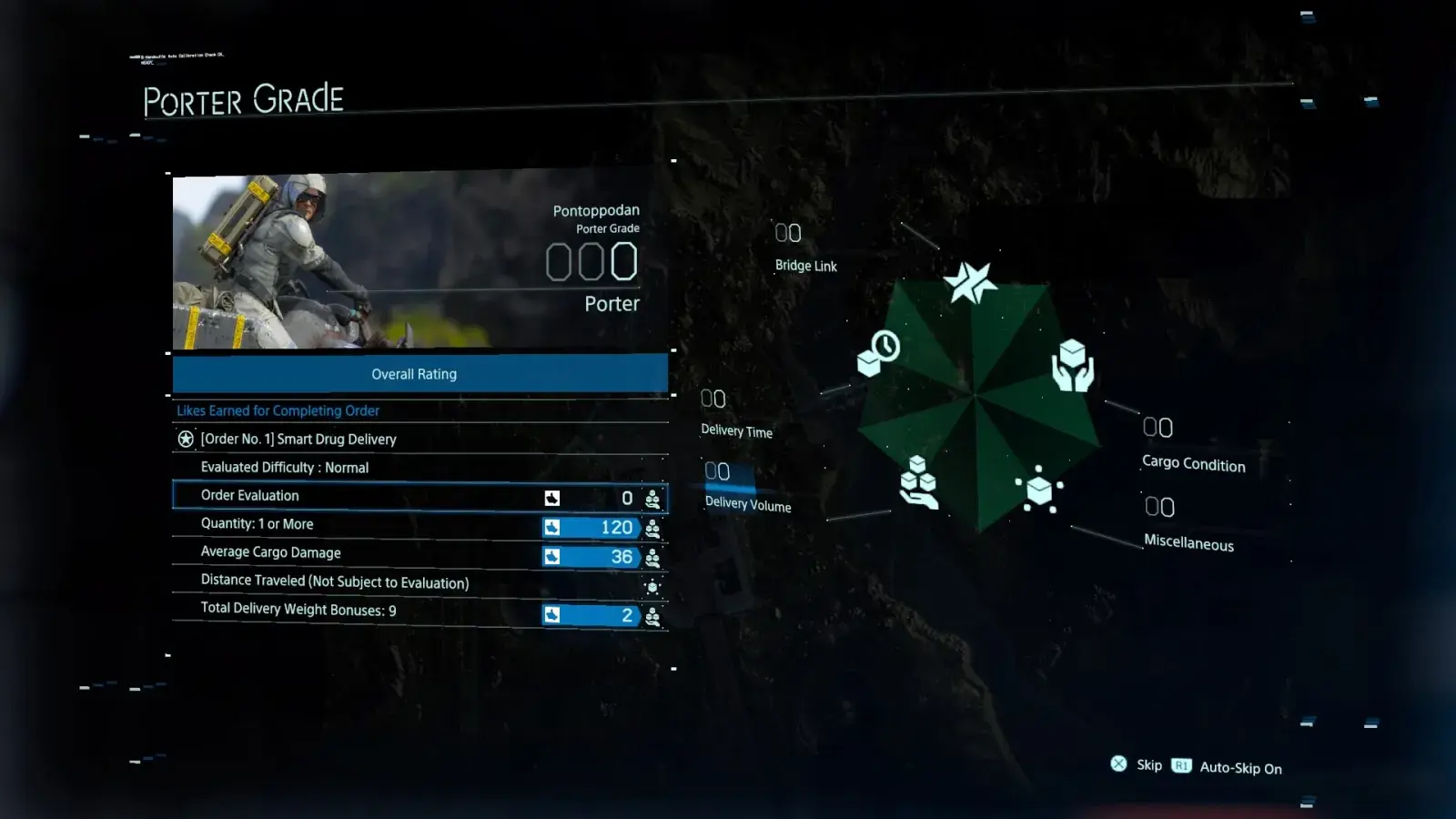
Task: Select the Average Cargo Damage row
Action: tap(420, 553)
